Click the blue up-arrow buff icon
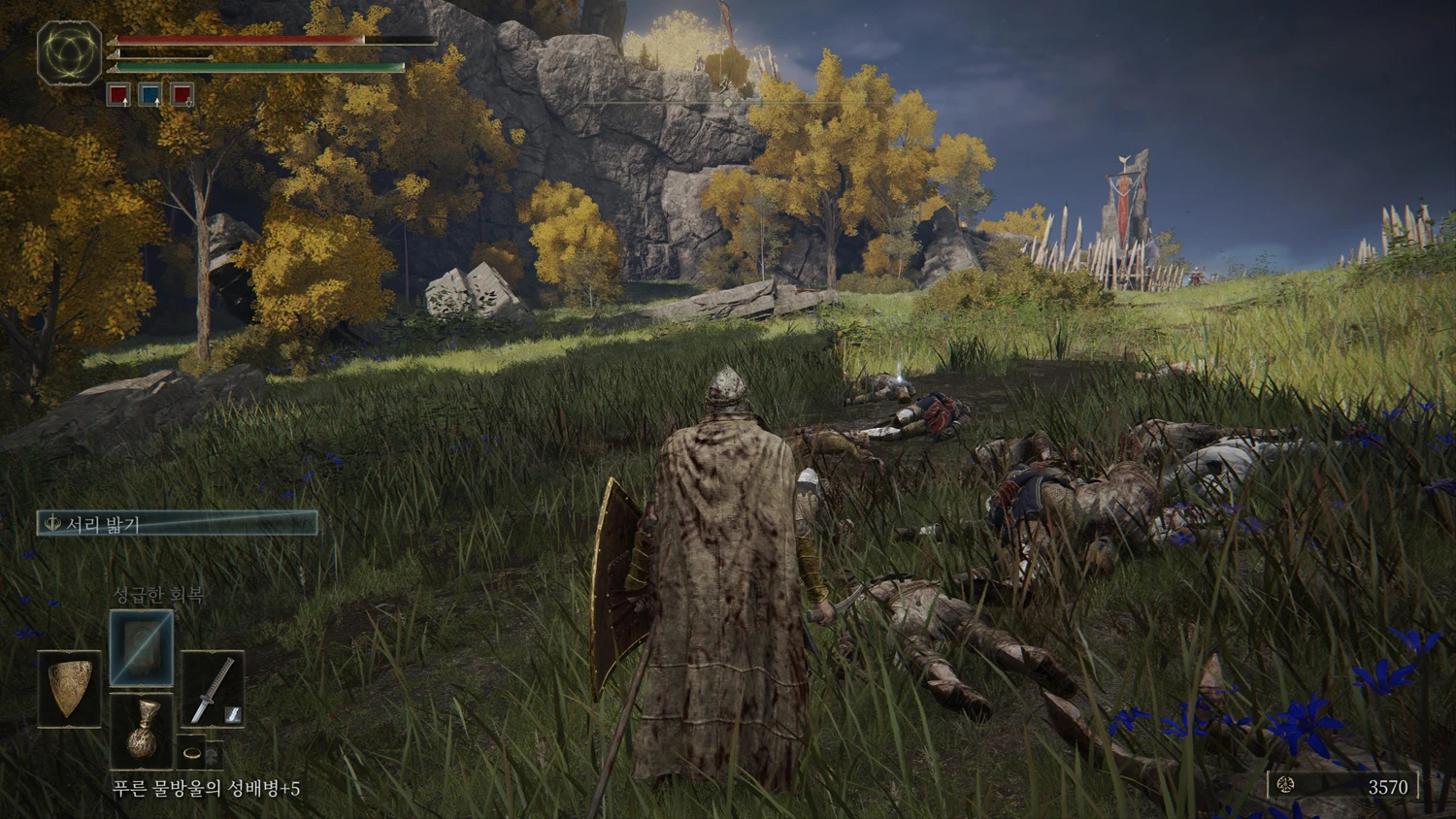Viewport: 1456px width, 819px height. tap(149, 95)
